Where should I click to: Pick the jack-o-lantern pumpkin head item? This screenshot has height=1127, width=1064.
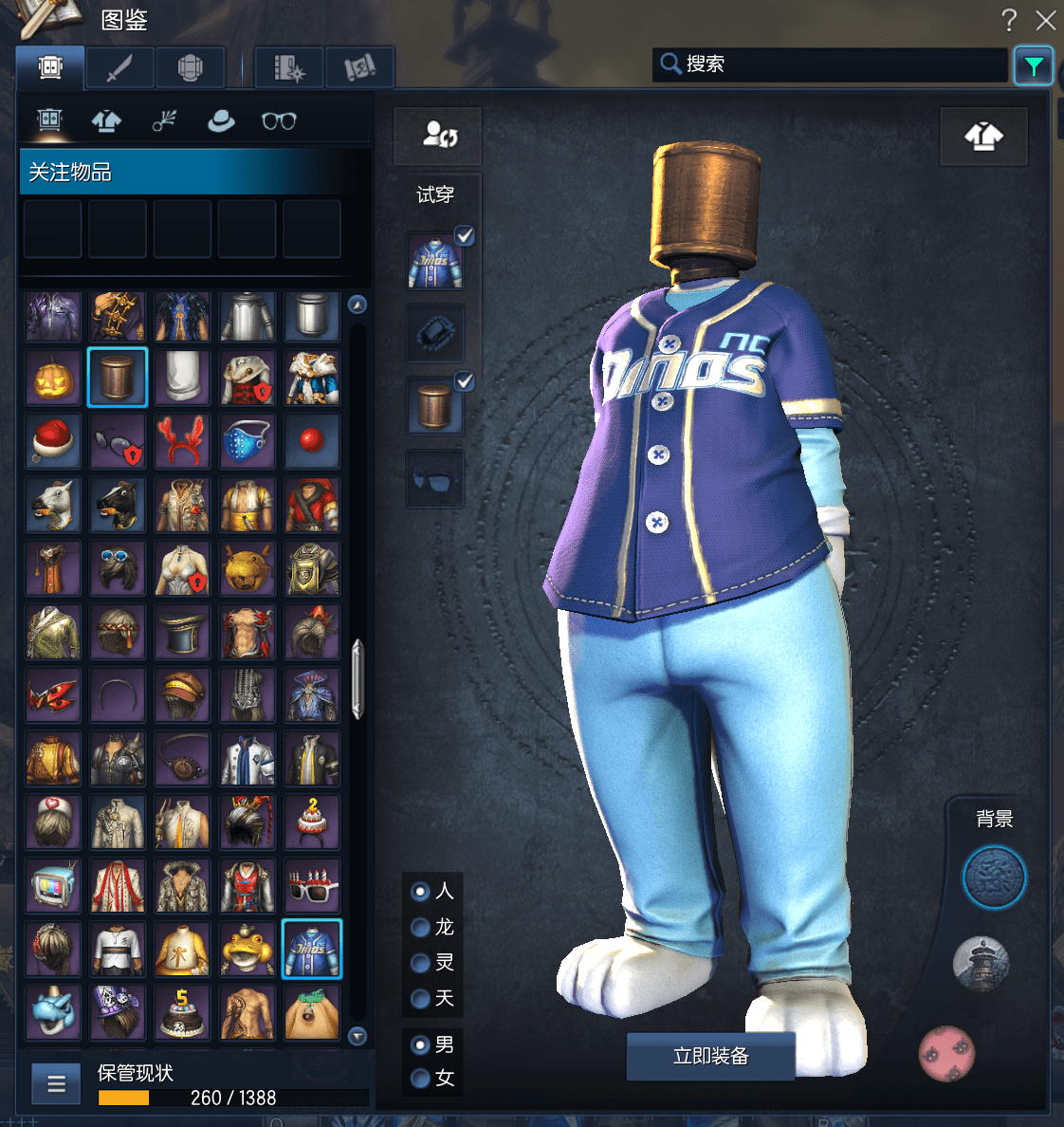tap(53, 378)
